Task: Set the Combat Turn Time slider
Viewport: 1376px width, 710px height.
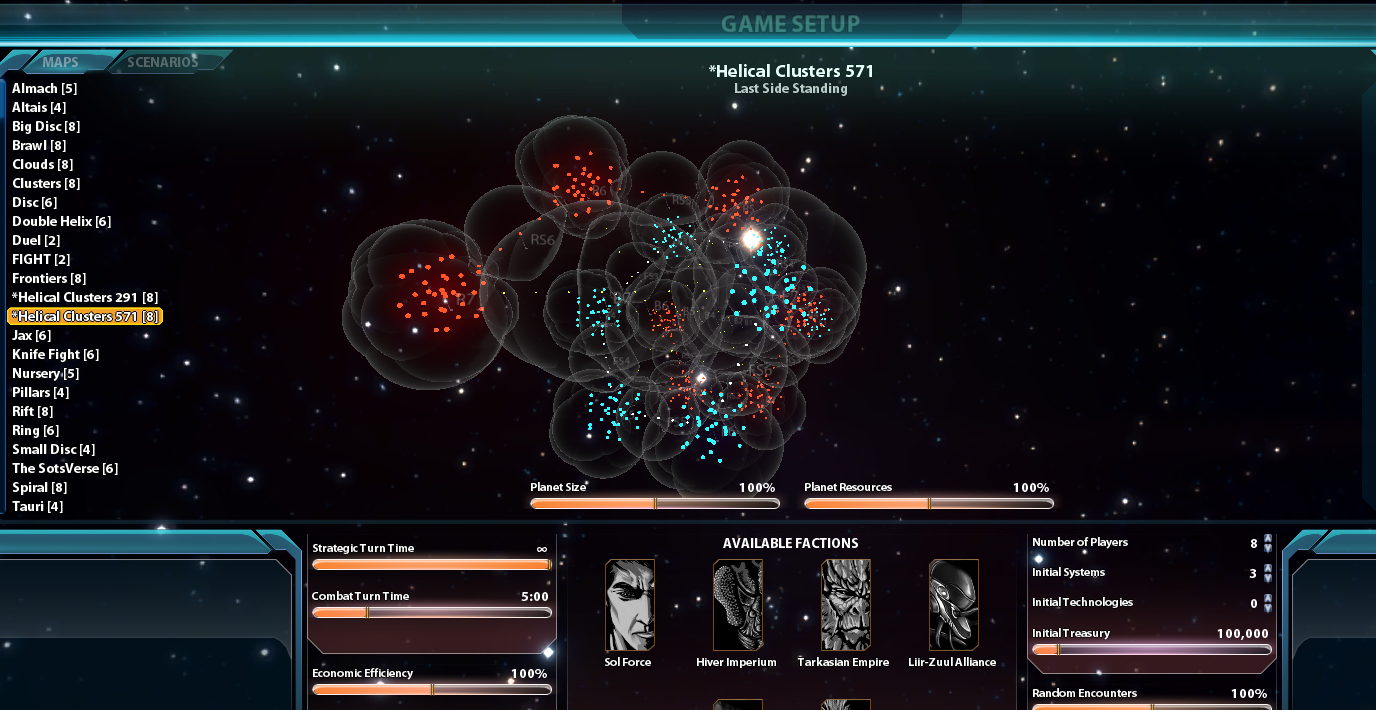Action: [367, 613]
